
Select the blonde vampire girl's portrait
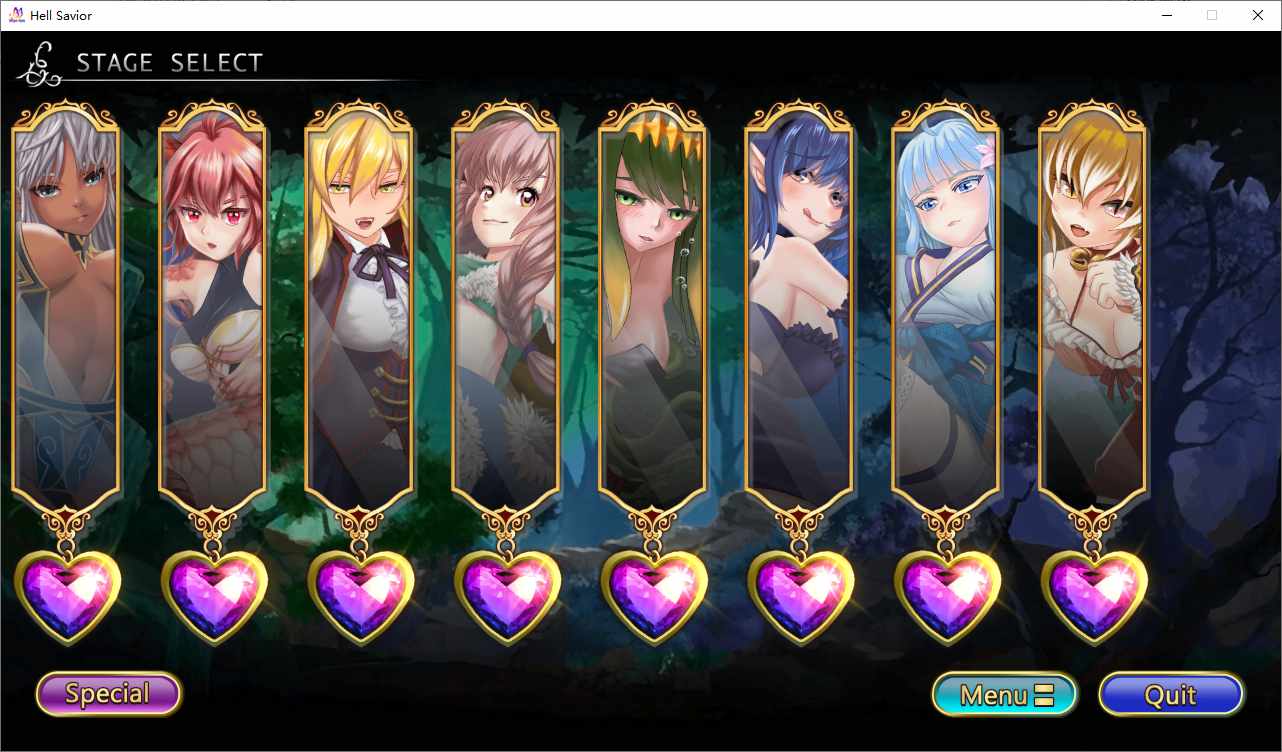(x=360, y=300)
